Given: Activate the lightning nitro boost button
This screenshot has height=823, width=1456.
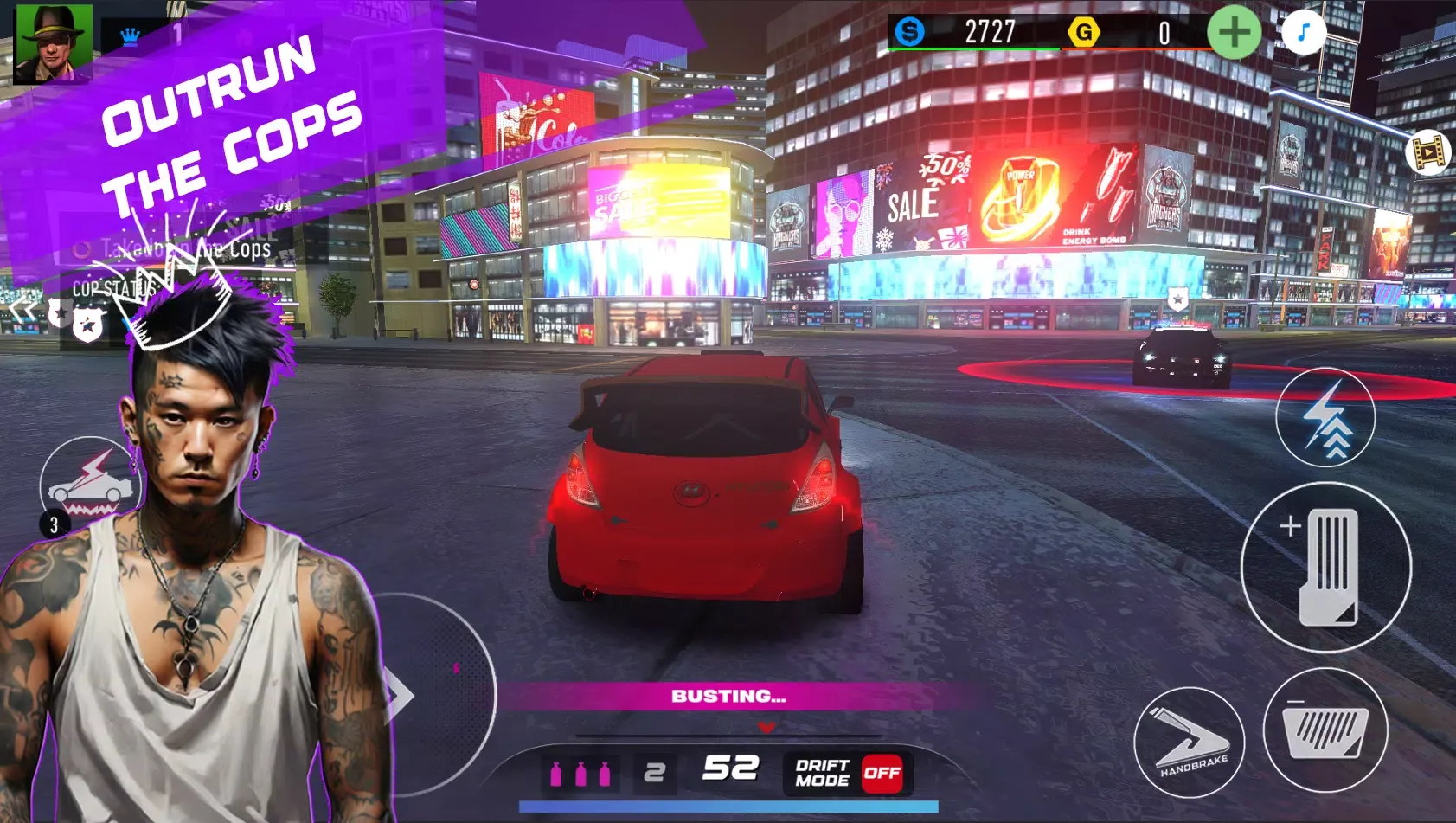Looking at the screenshot, I should (1325, 417).
